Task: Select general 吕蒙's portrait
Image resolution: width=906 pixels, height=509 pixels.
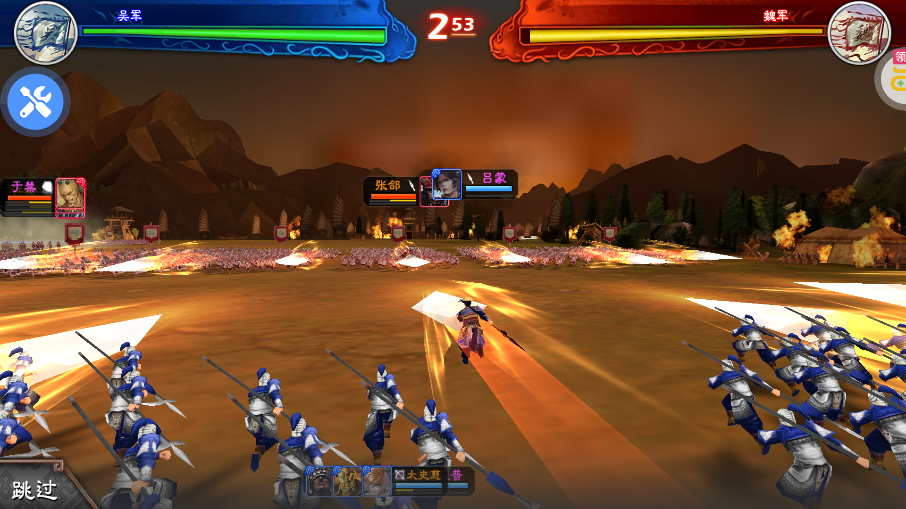Action: coord(447,184)
